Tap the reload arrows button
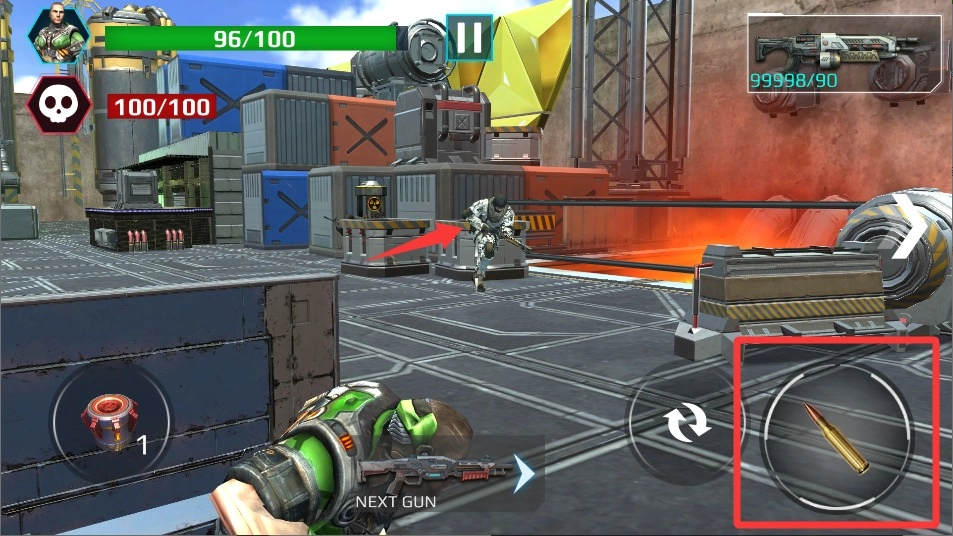Image resolution: width=953 pixels, height=536 pixels. click(689, 423)
